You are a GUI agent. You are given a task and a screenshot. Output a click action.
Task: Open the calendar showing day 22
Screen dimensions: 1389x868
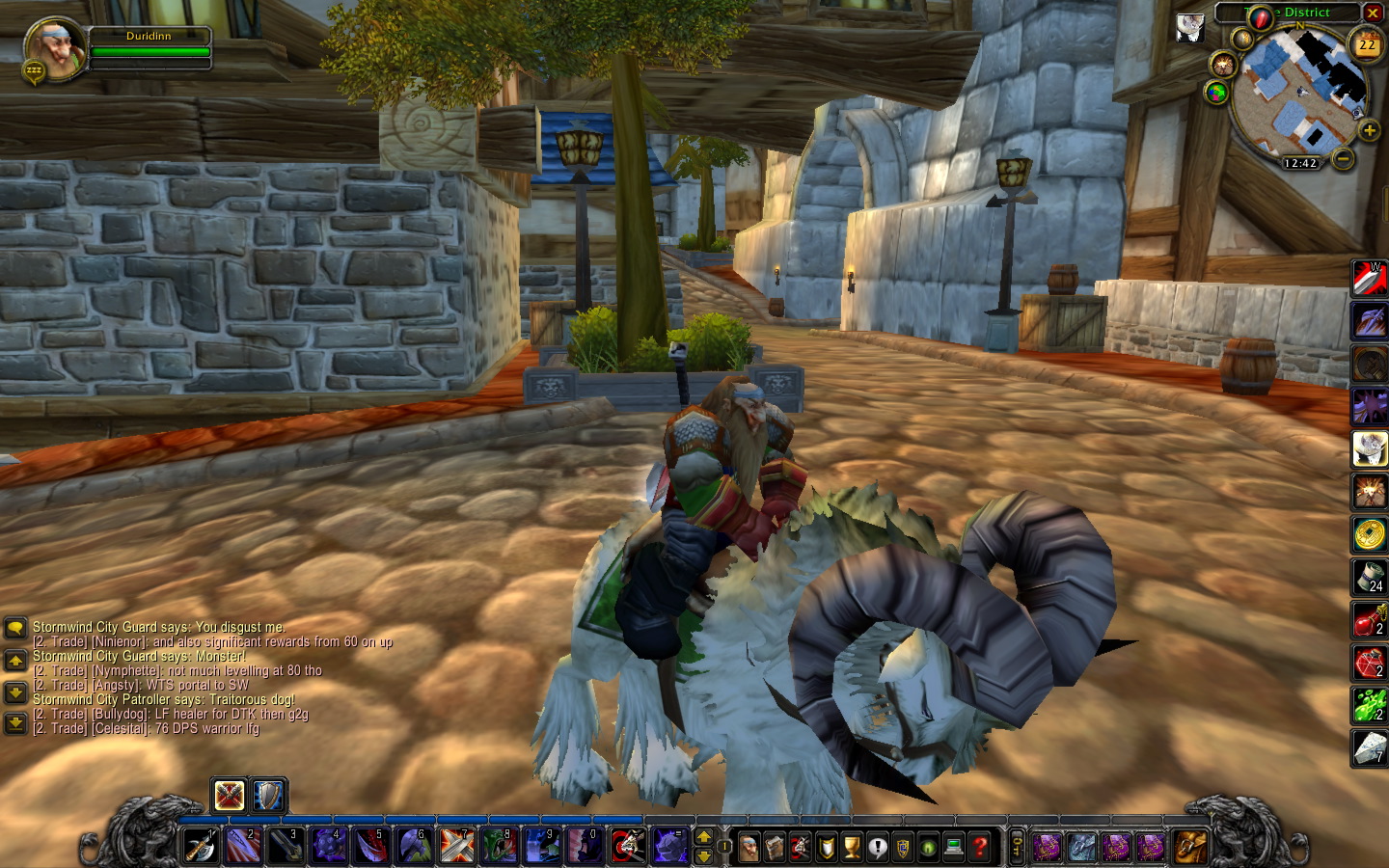(1367, 45)
